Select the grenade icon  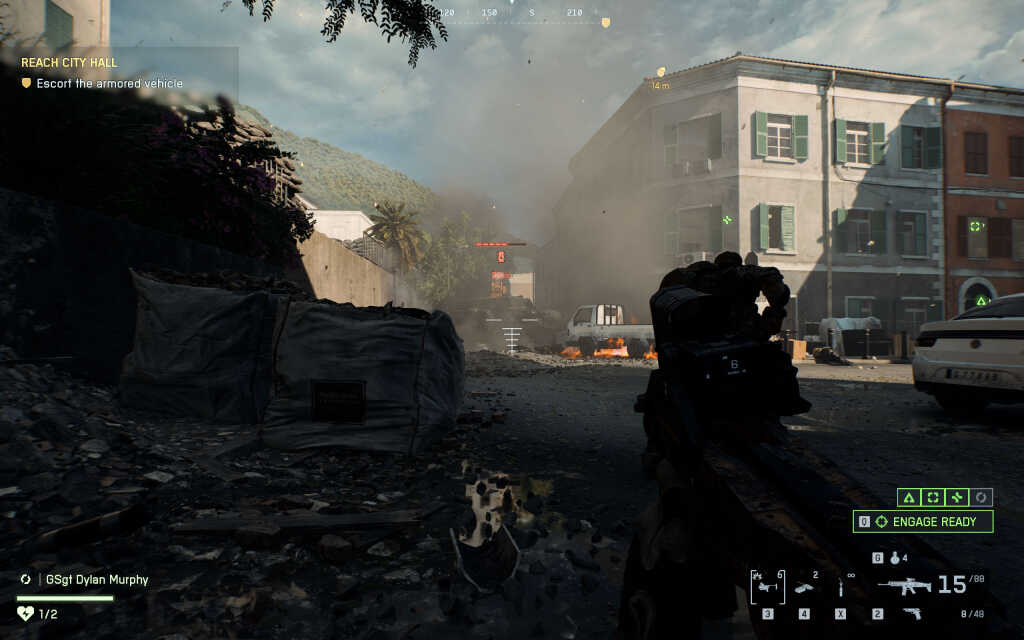point(895,558)
